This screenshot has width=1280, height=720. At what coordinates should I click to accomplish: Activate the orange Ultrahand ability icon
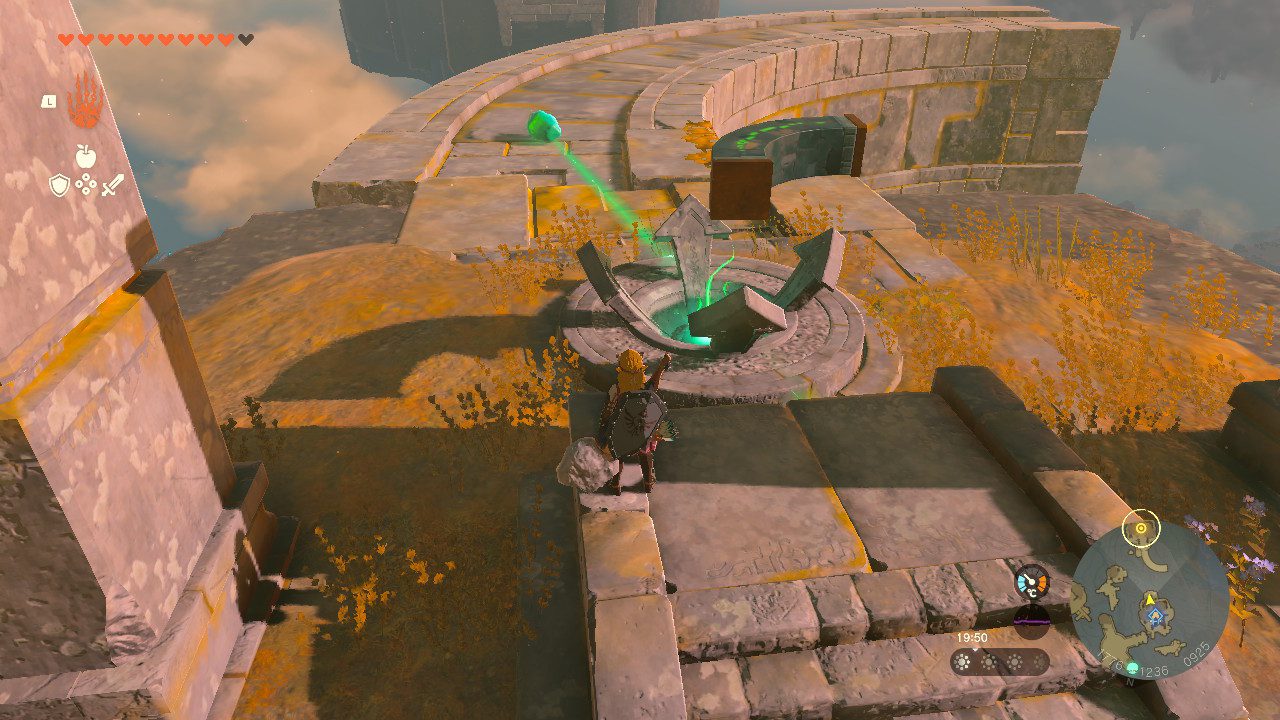(84, 101)
